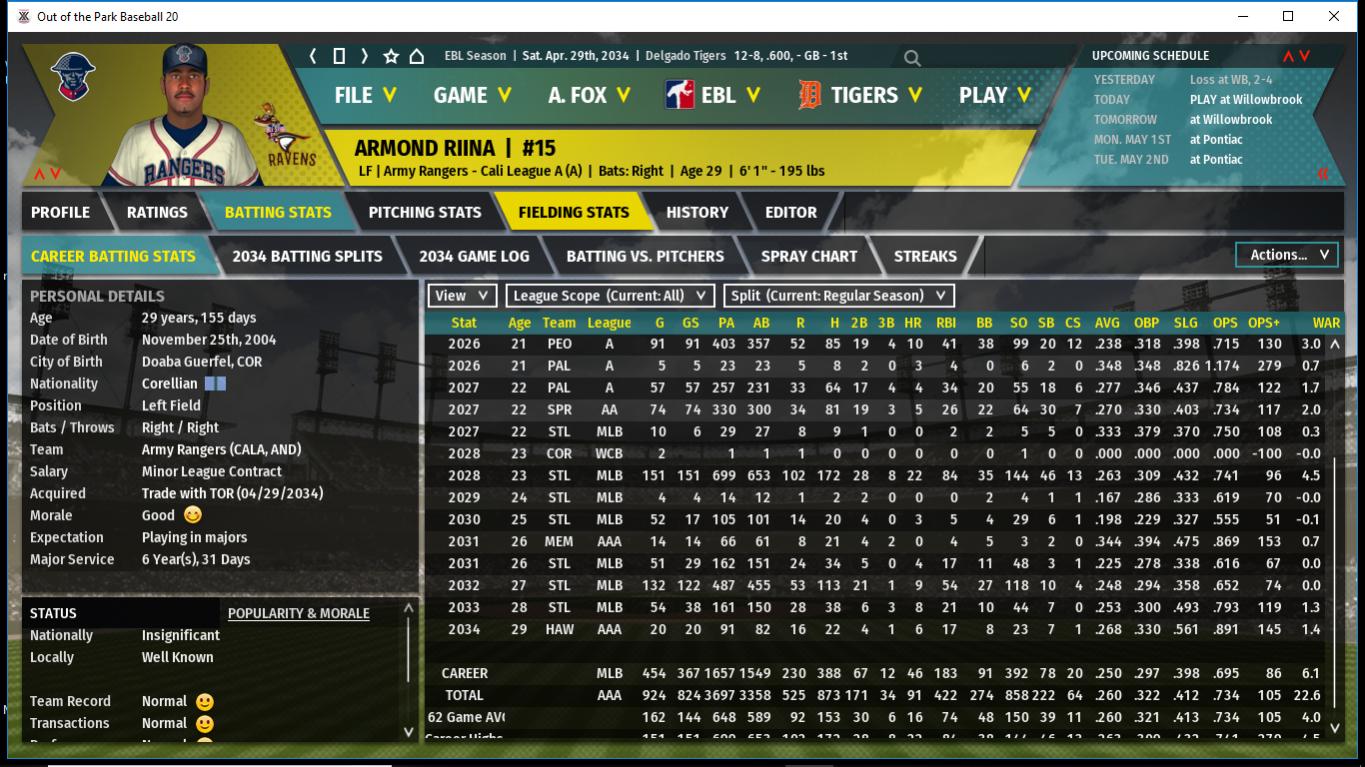1365x767 pixels.
Task: Open the League Scope dropdown
Action: pos(610,295)
